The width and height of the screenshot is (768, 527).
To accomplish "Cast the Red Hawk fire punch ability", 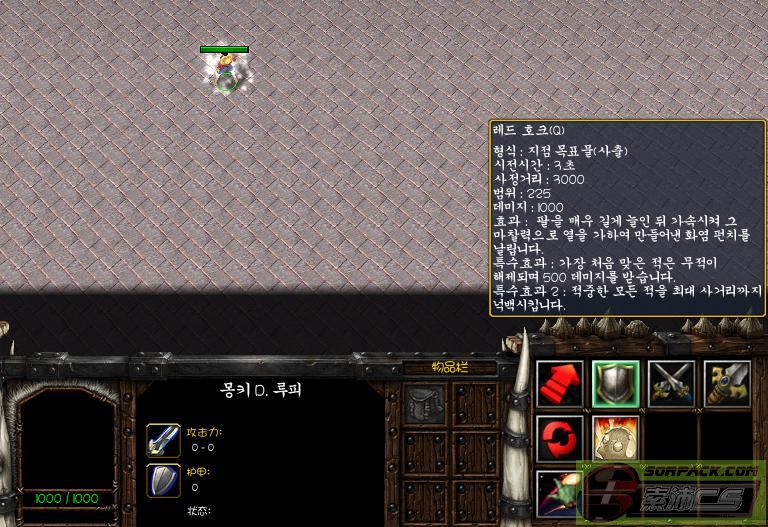I will 560,494.
